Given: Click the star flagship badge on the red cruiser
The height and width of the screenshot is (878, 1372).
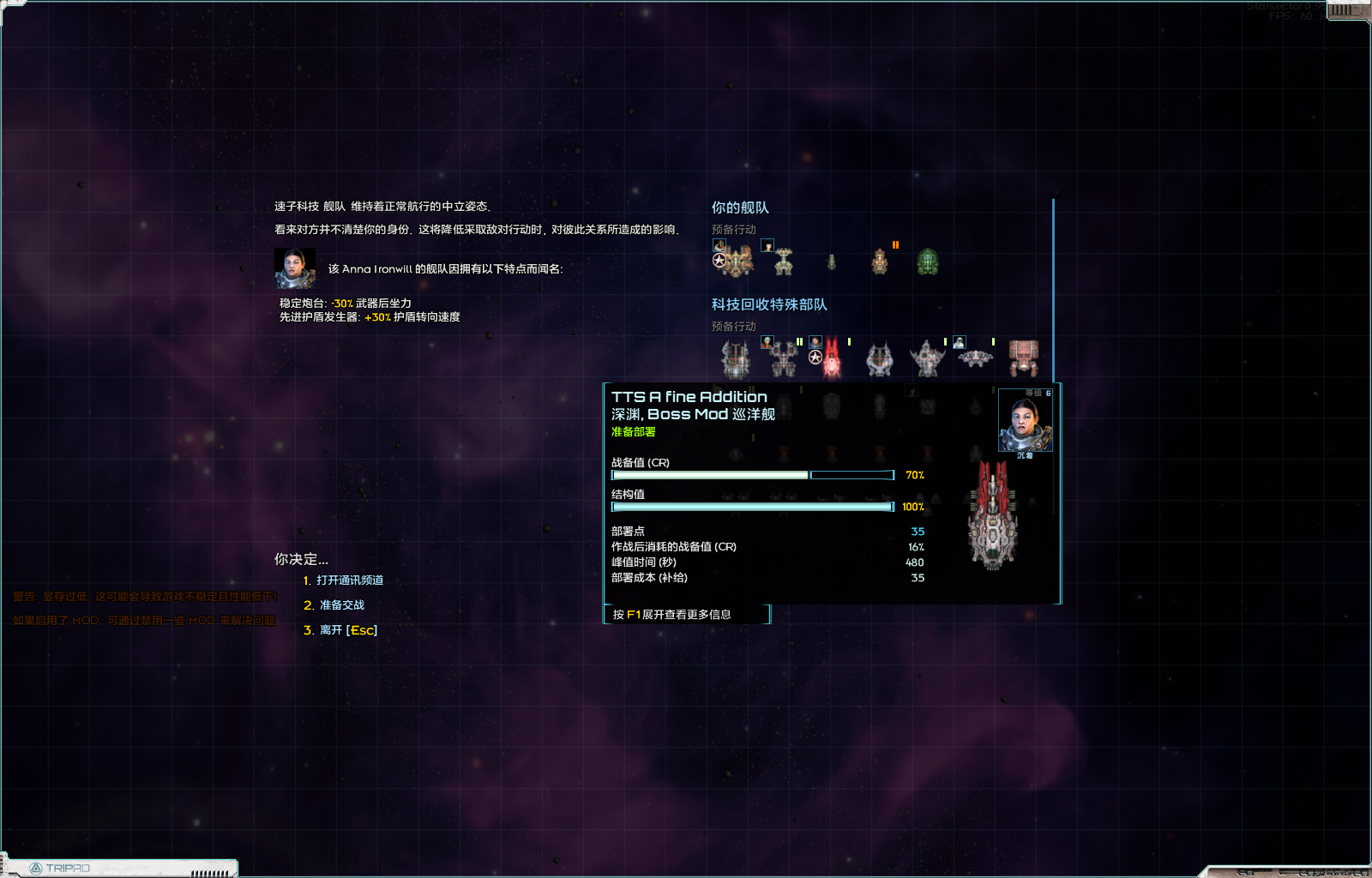Looking at the screenshot, I should click(815, 357).
